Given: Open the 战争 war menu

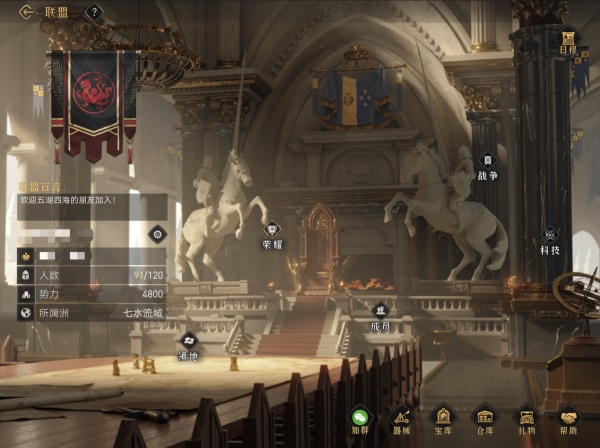Looking at the screenshot, I should tap(487, 164).
